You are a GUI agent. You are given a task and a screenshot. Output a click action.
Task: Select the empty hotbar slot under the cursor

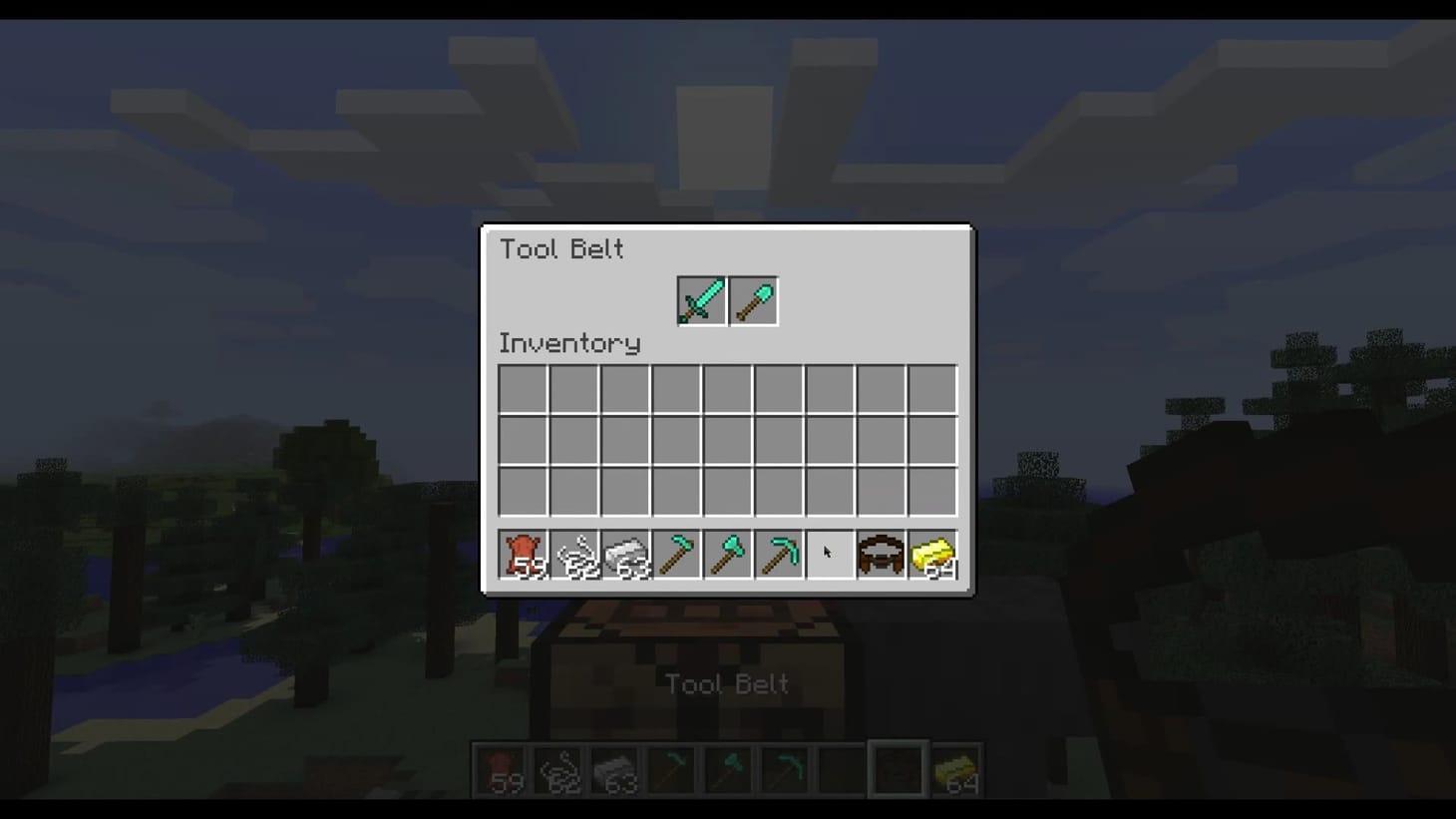pyautogui.click(x=830, y=553)
